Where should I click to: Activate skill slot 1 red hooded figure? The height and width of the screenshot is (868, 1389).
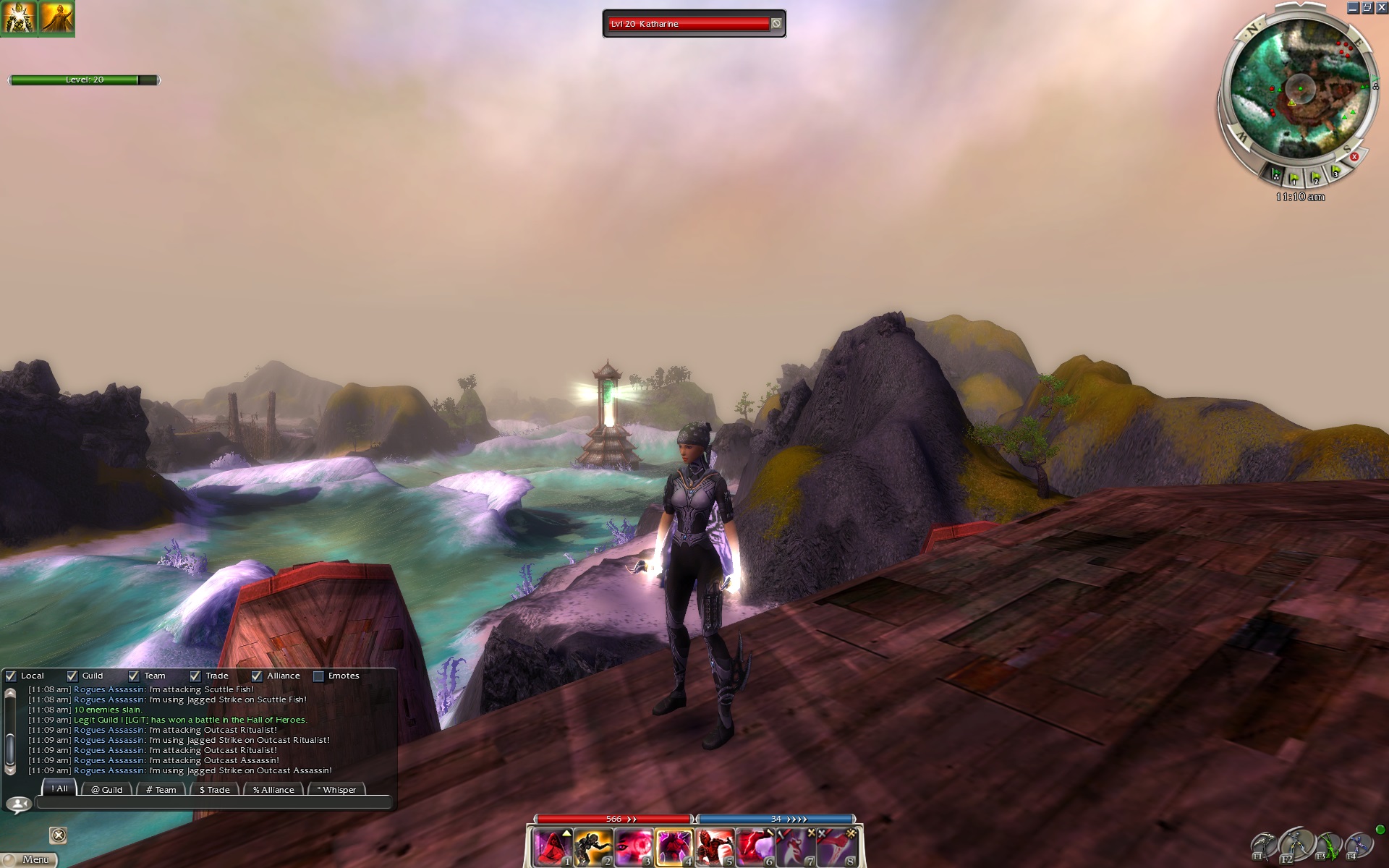(553, 847)
